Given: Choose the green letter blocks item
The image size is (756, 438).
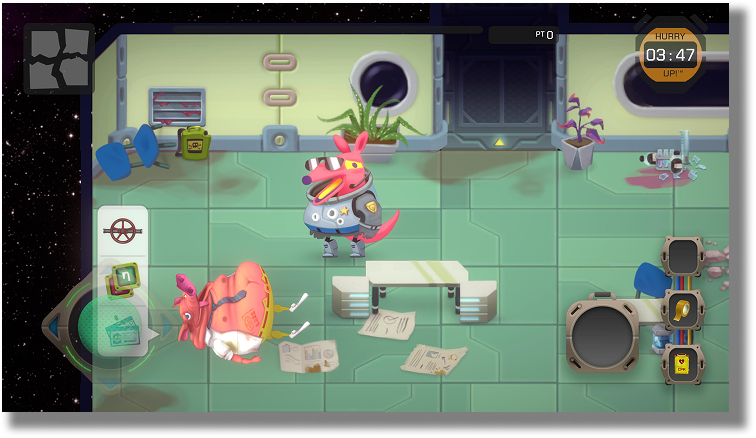Looking at the screenshot, I should click(x=123, y=278).
